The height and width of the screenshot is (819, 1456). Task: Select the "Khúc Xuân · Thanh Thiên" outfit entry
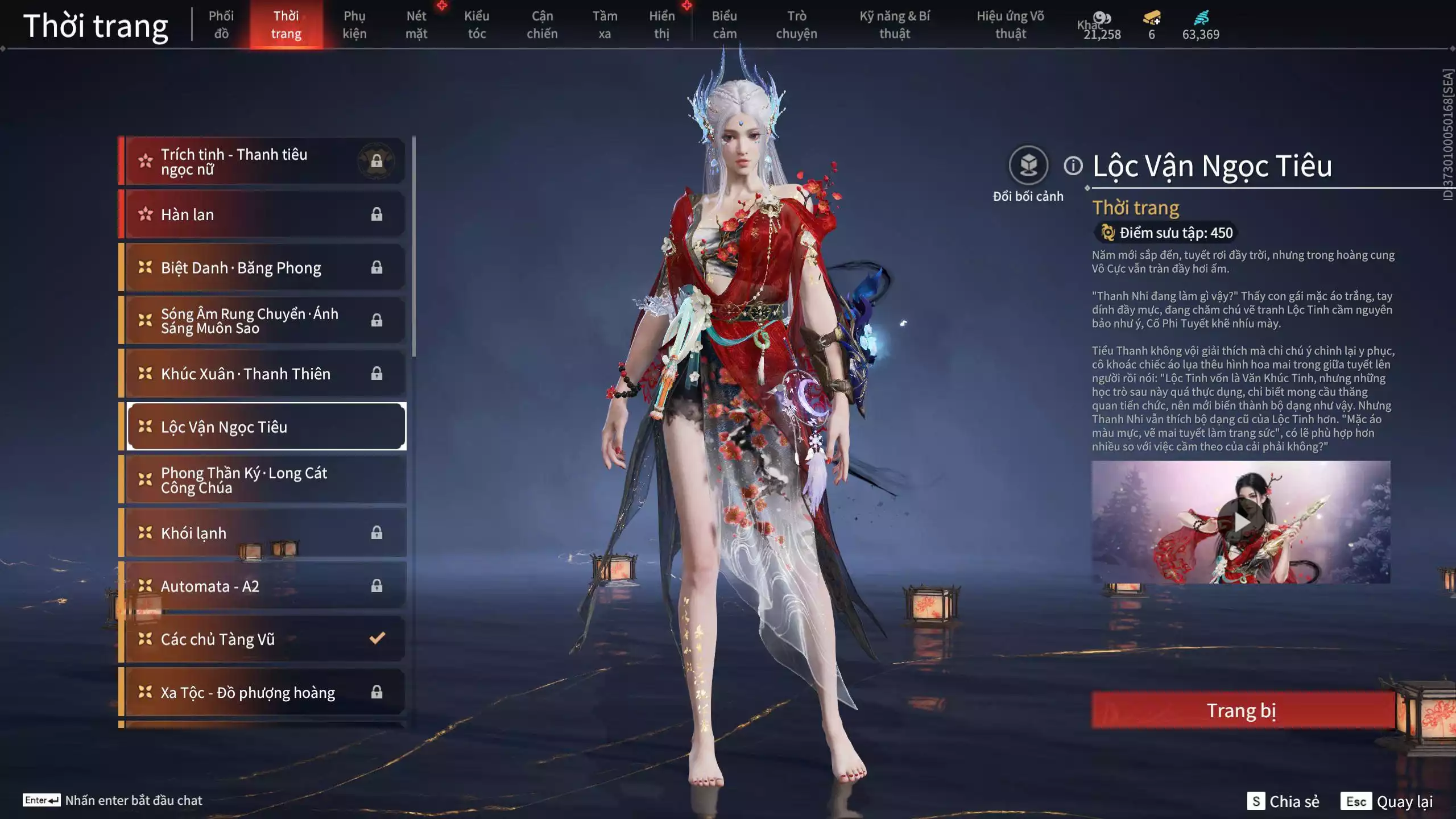coord(246,374)
